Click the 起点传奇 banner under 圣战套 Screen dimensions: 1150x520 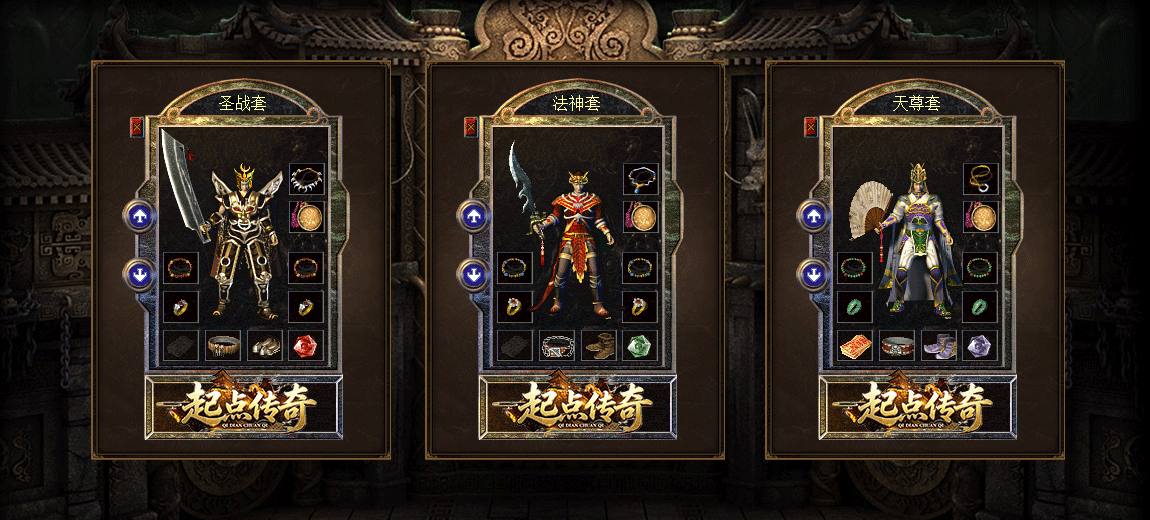tap(243, 406)
